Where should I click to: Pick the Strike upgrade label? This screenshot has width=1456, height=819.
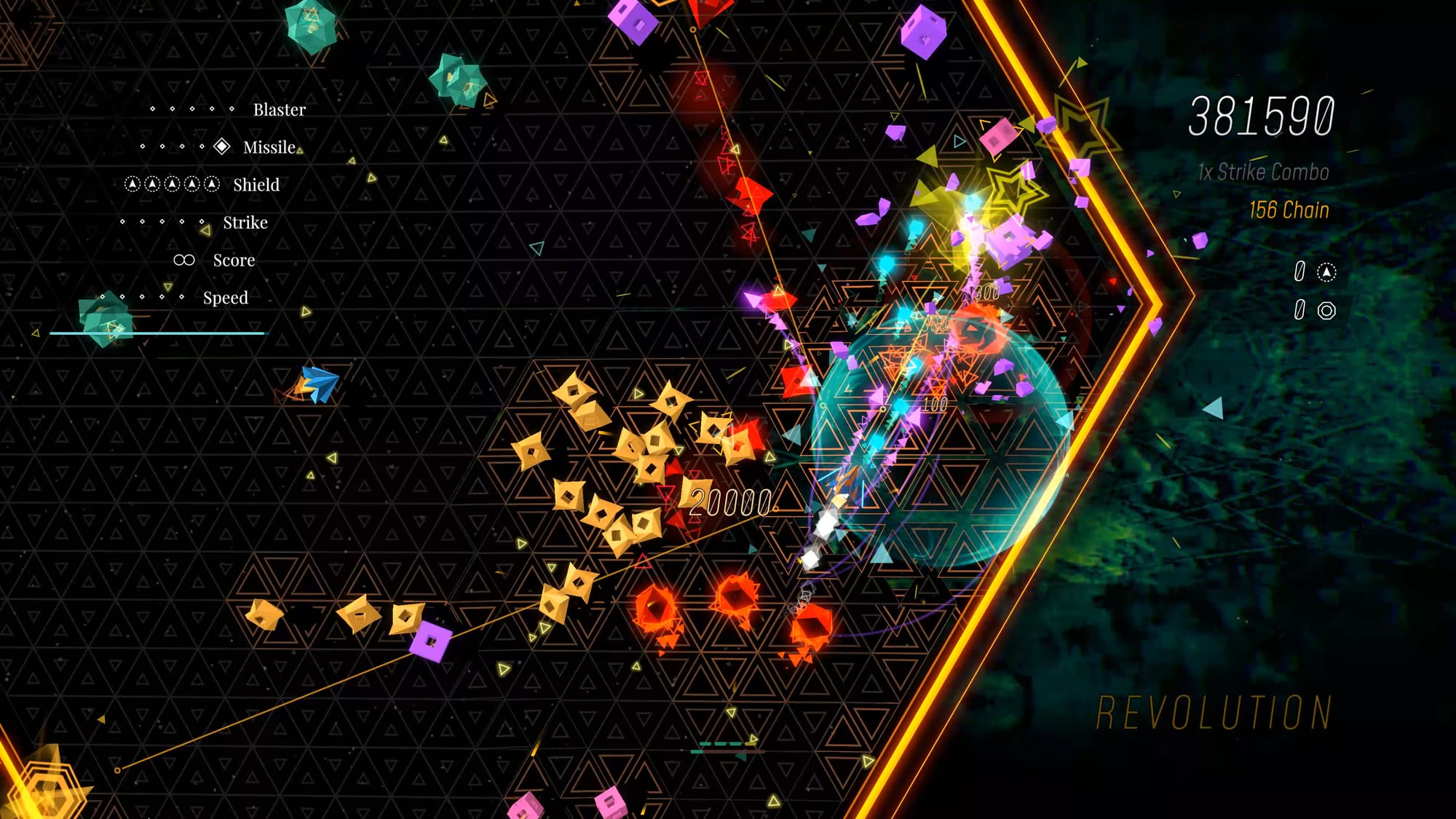click(245, 223)
